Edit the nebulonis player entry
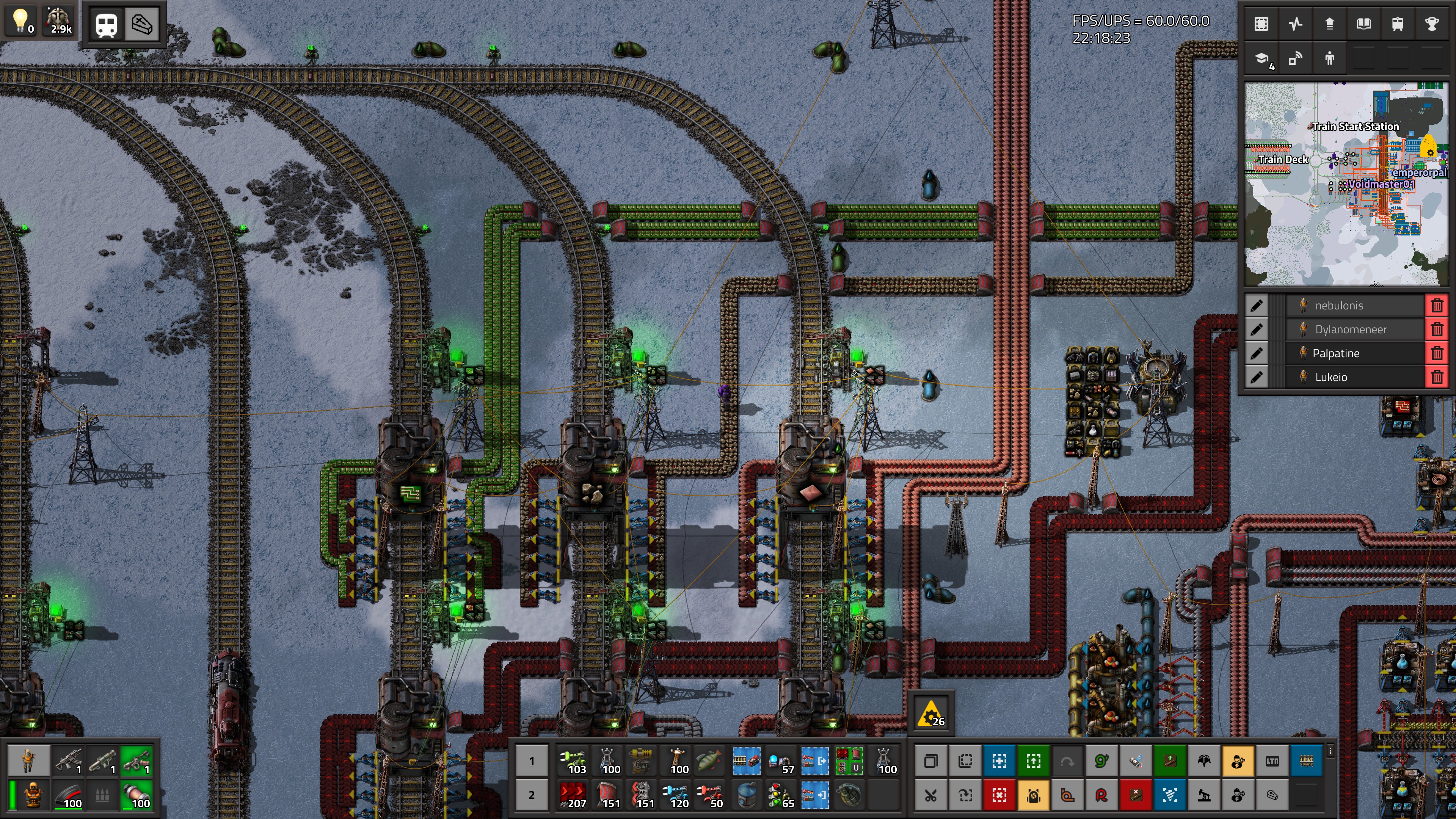The height and width of the screenshot is (819, 1456). 1257,306
